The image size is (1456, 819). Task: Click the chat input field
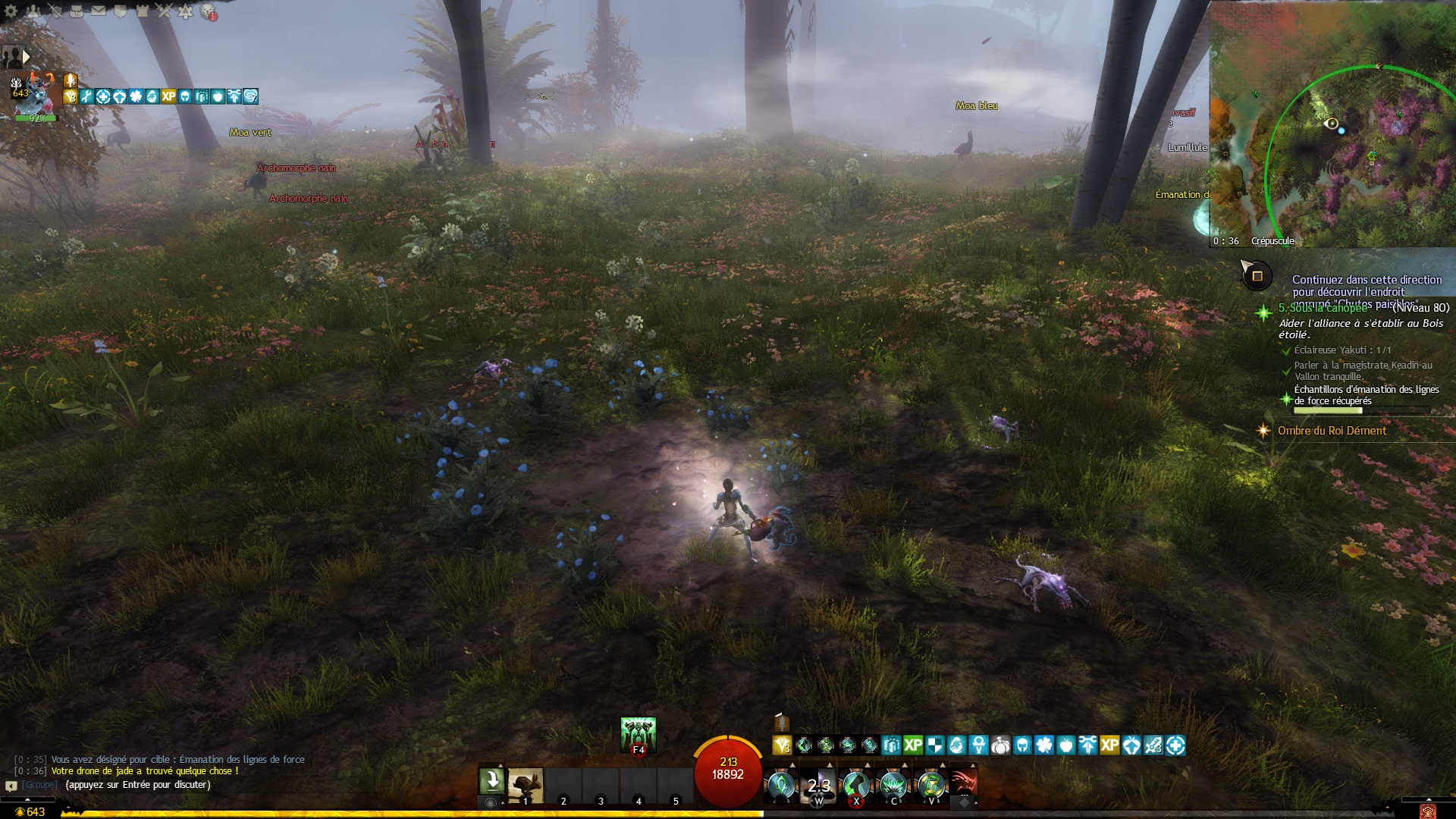click(136, 785)
